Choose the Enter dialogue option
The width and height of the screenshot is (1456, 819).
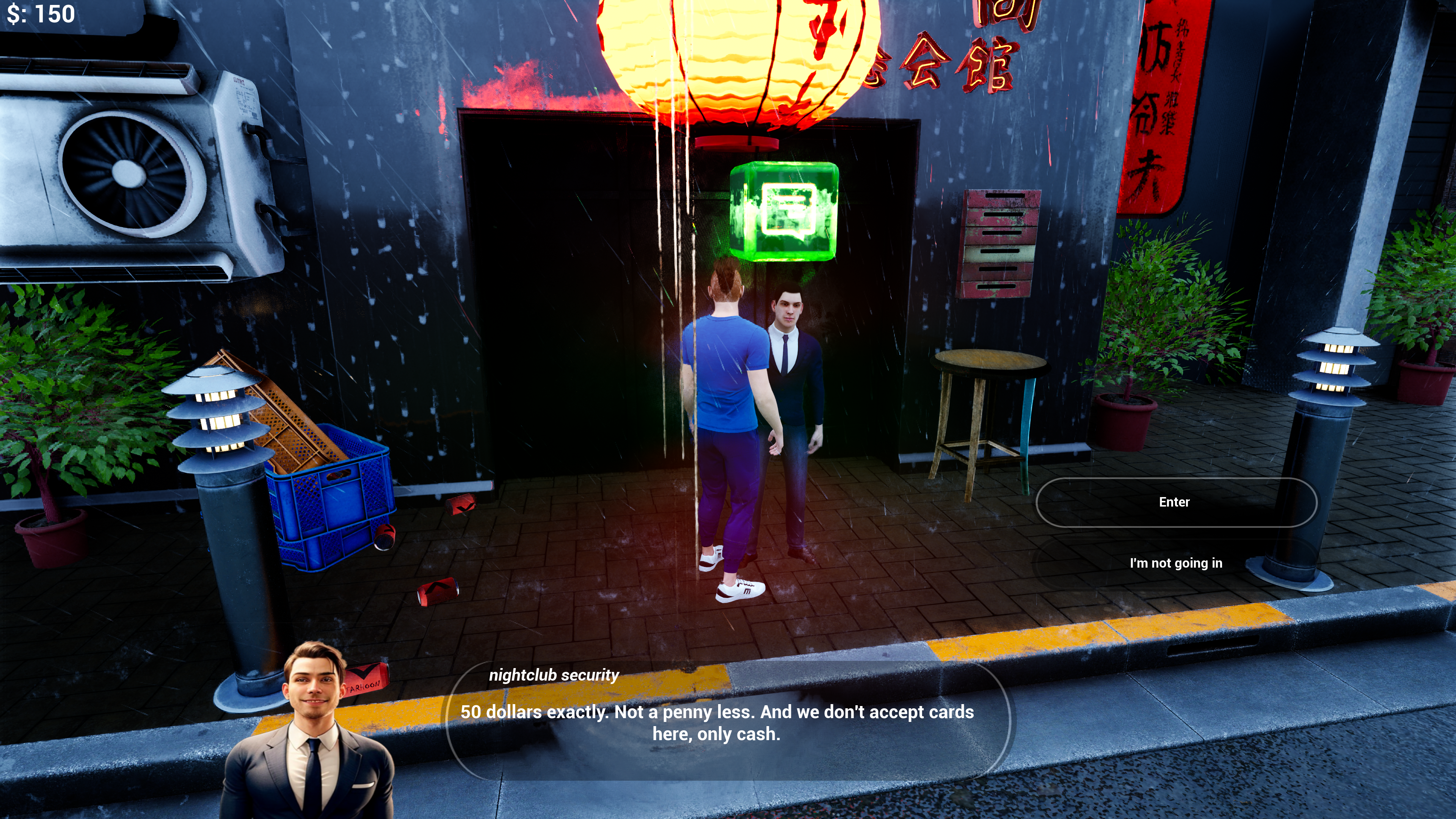tap(1176, 502)
